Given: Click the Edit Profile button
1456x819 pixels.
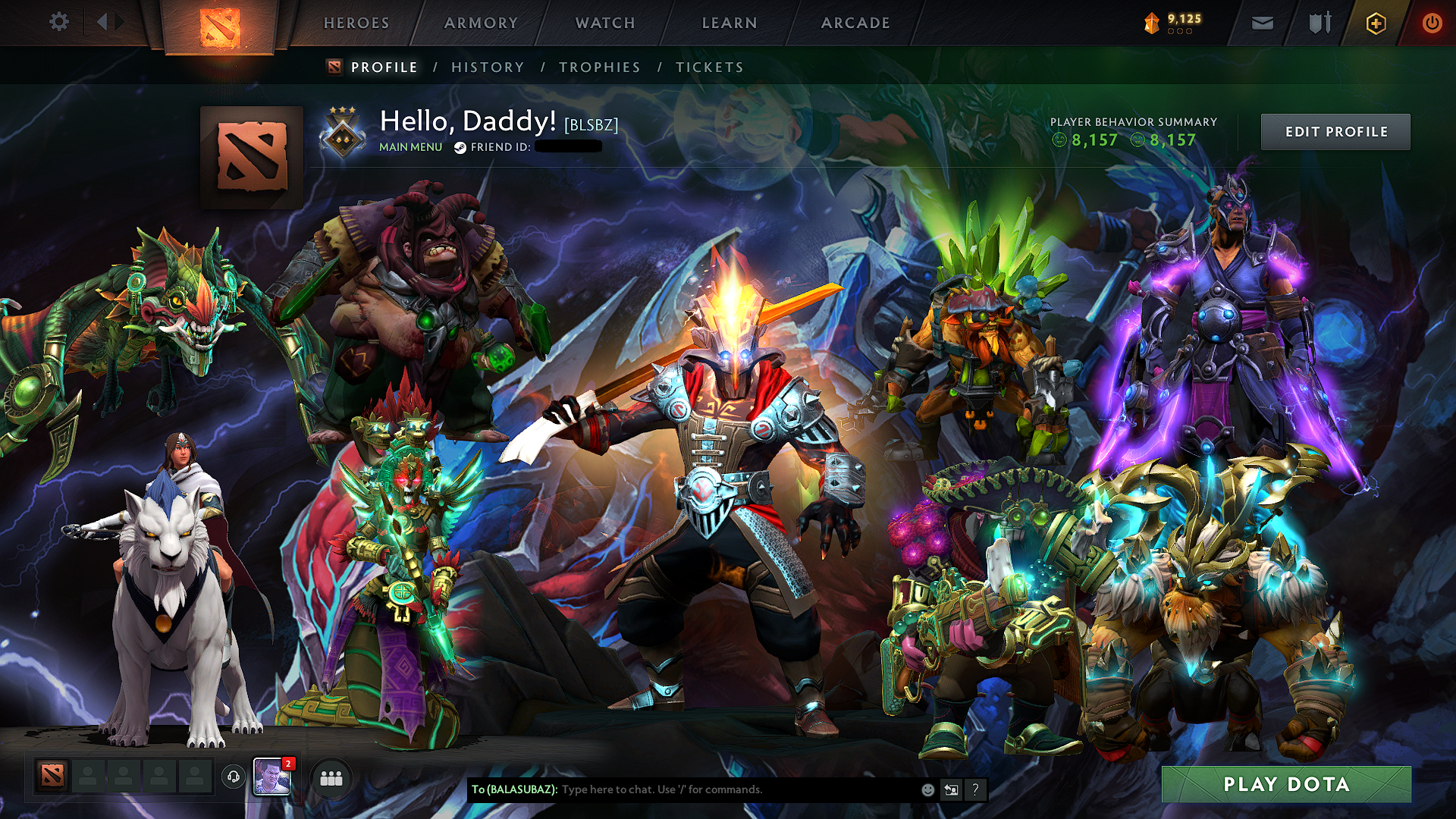Looking at the screenshot, I should click(1336, 130).
